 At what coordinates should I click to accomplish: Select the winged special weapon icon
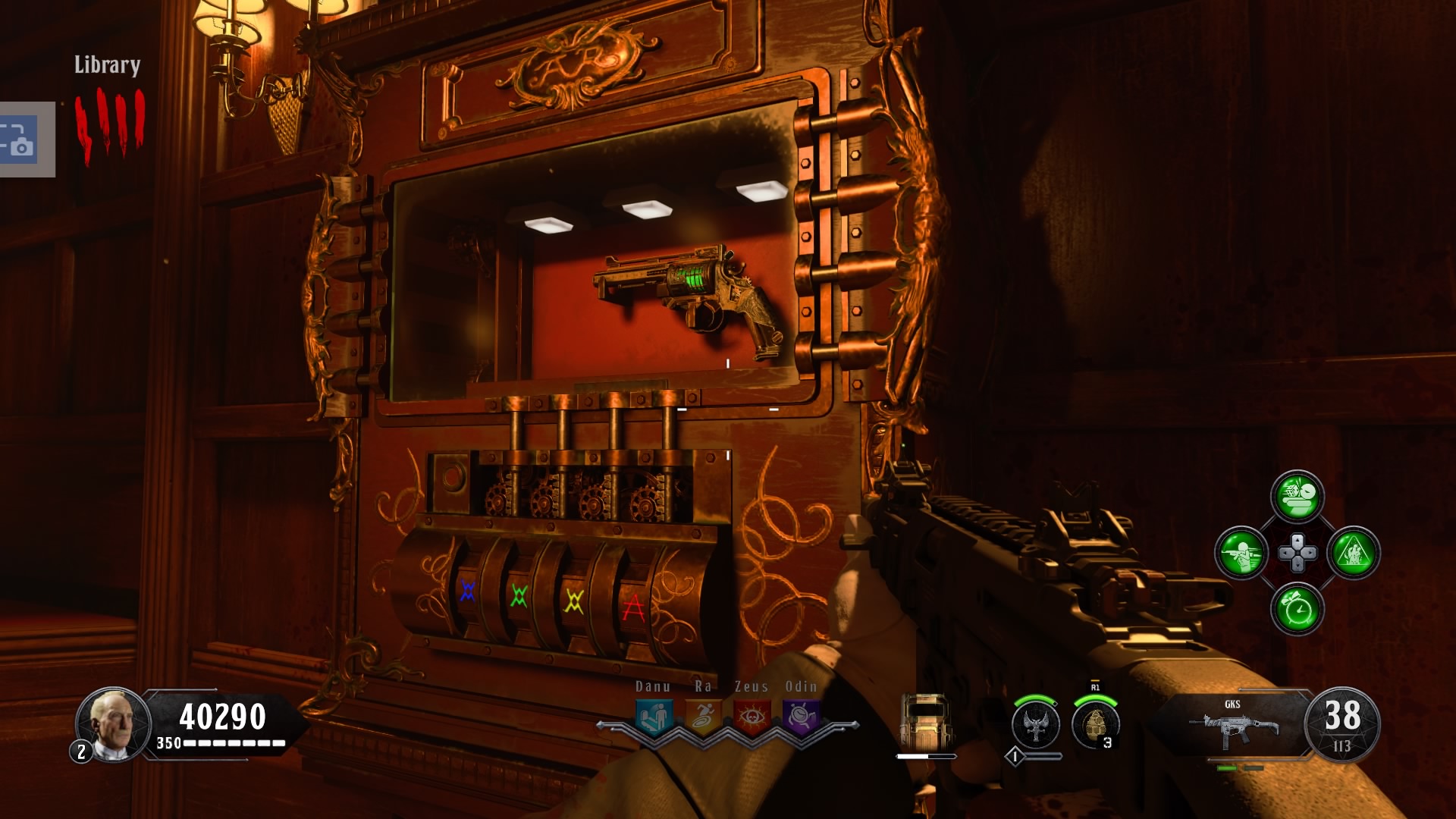point(1036,723)
